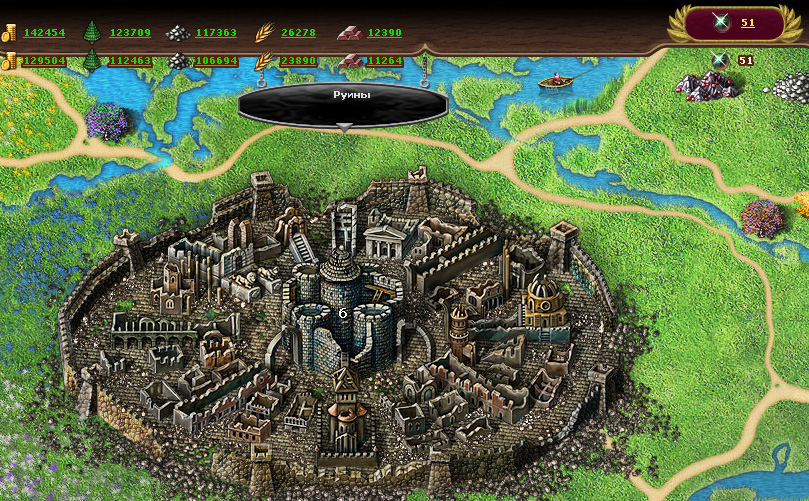
Task: Open the stone resource amount 117363
Action: point(216,33)
